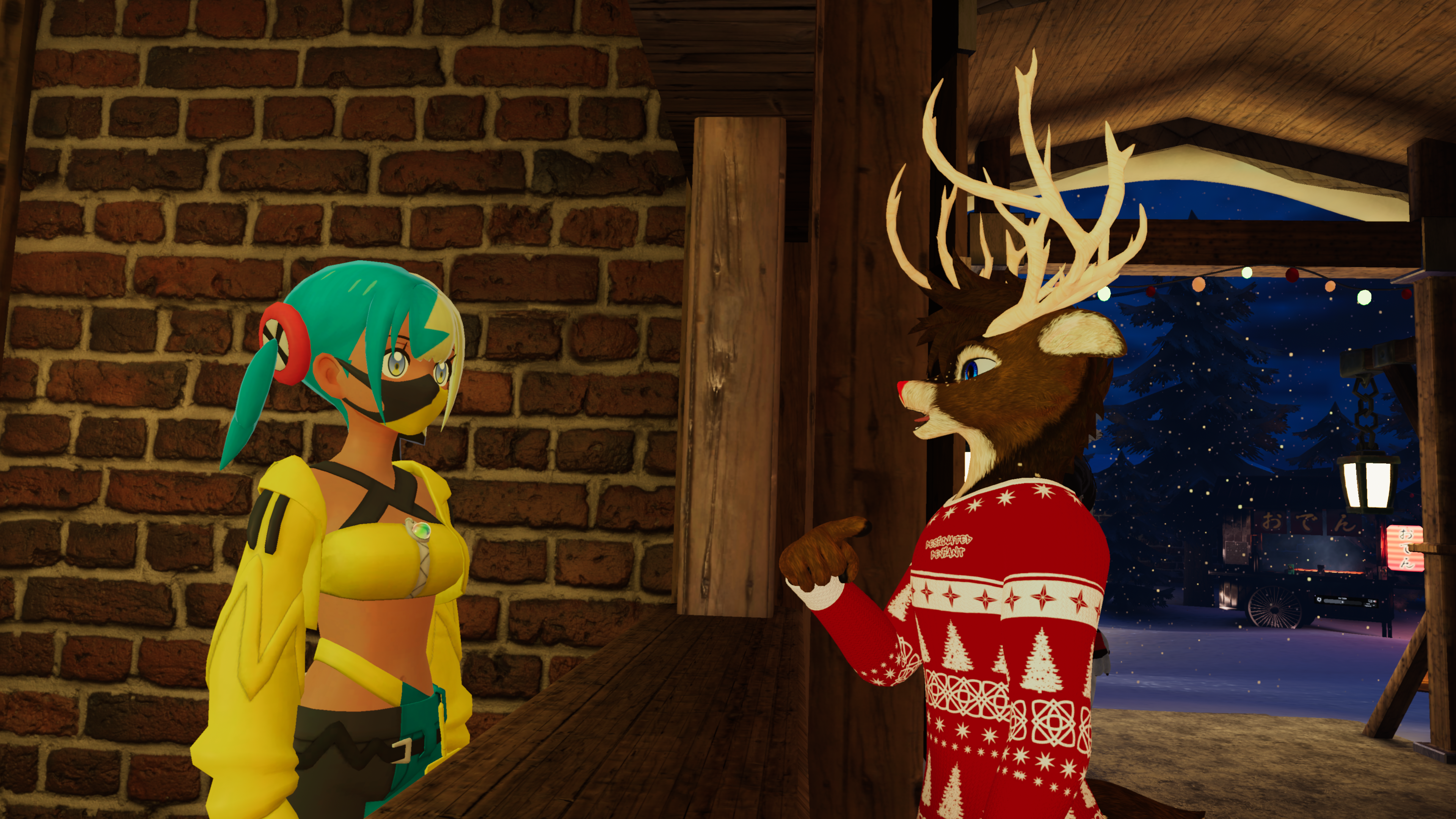Click the volume slider on the music player panel
Viewport: 1456px width, 819px height.
[x=1343, y=602]
